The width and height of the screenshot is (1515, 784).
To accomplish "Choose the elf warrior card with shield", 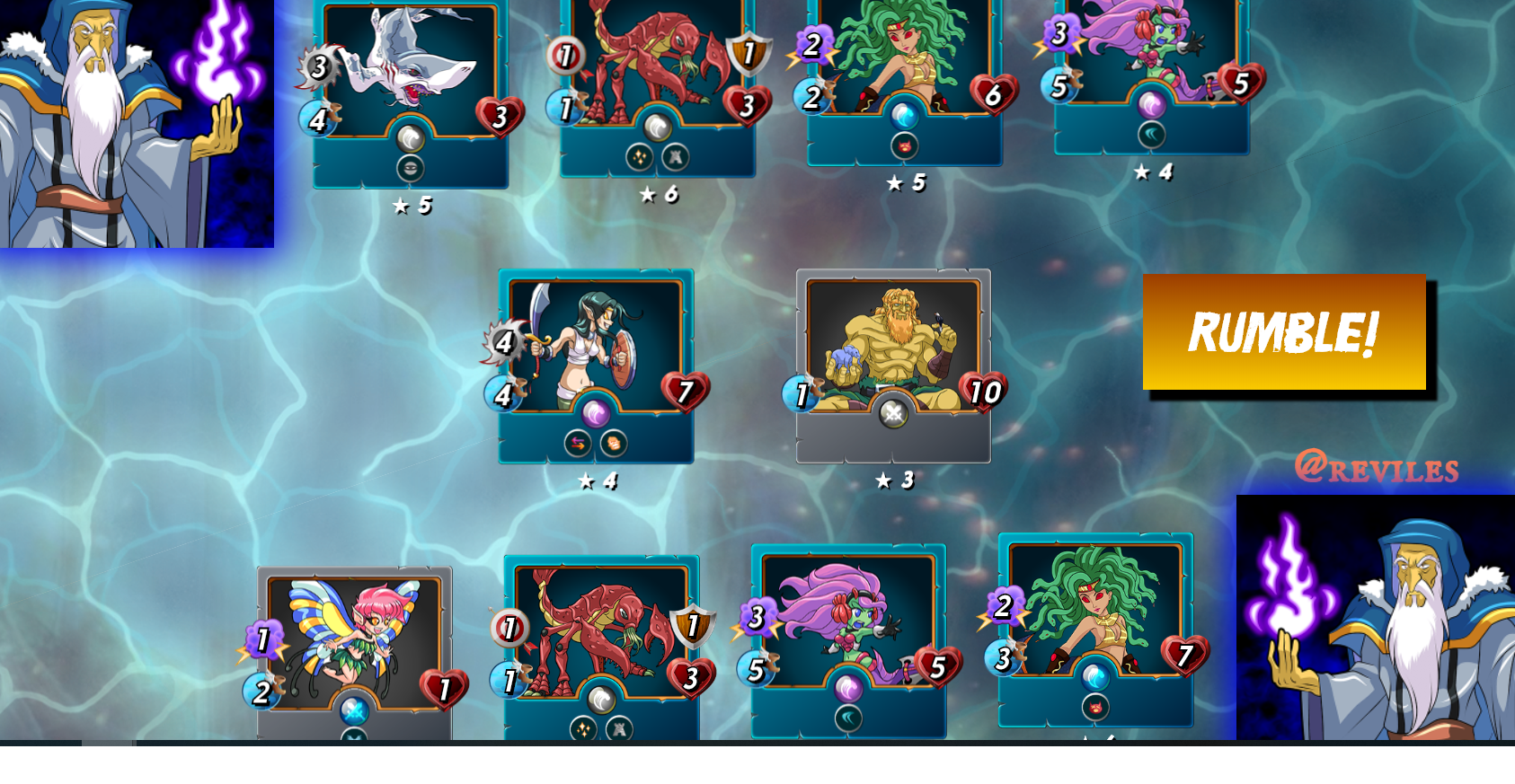I will coord(596,364).
